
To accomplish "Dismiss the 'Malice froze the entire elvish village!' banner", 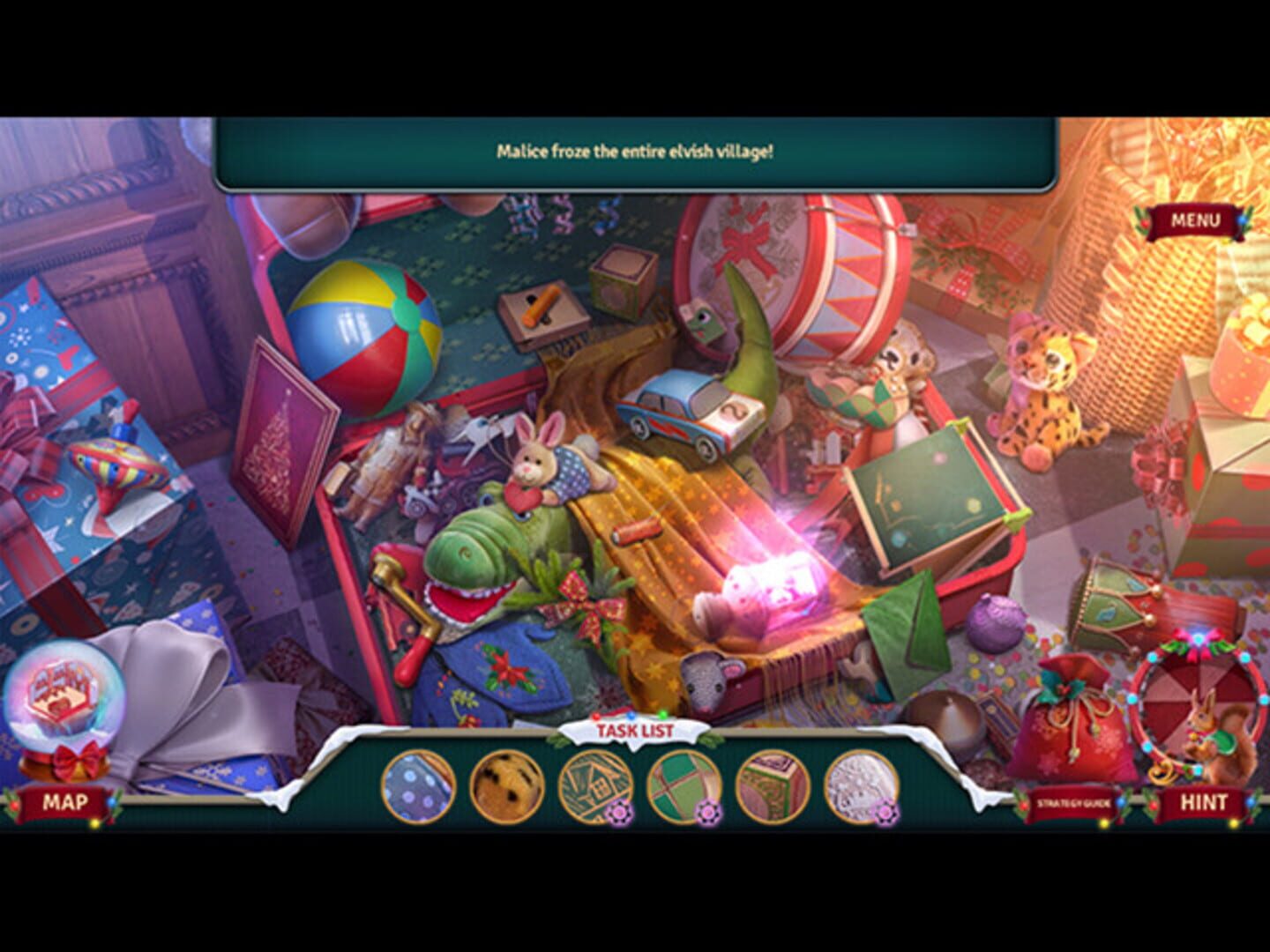I will (x=635, y=152).
